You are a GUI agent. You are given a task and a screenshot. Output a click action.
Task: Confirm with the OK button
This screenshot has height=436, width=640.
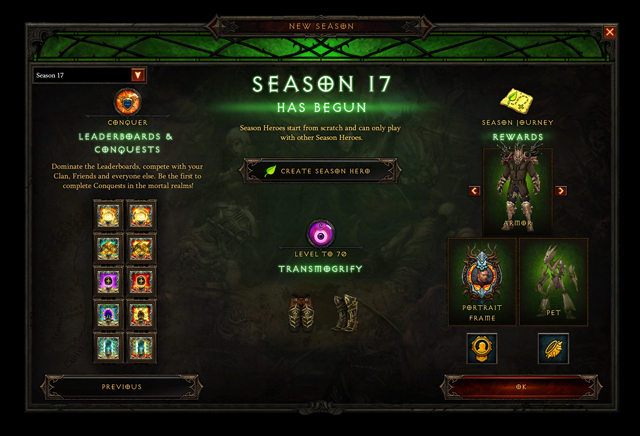(x=518, y=386)
